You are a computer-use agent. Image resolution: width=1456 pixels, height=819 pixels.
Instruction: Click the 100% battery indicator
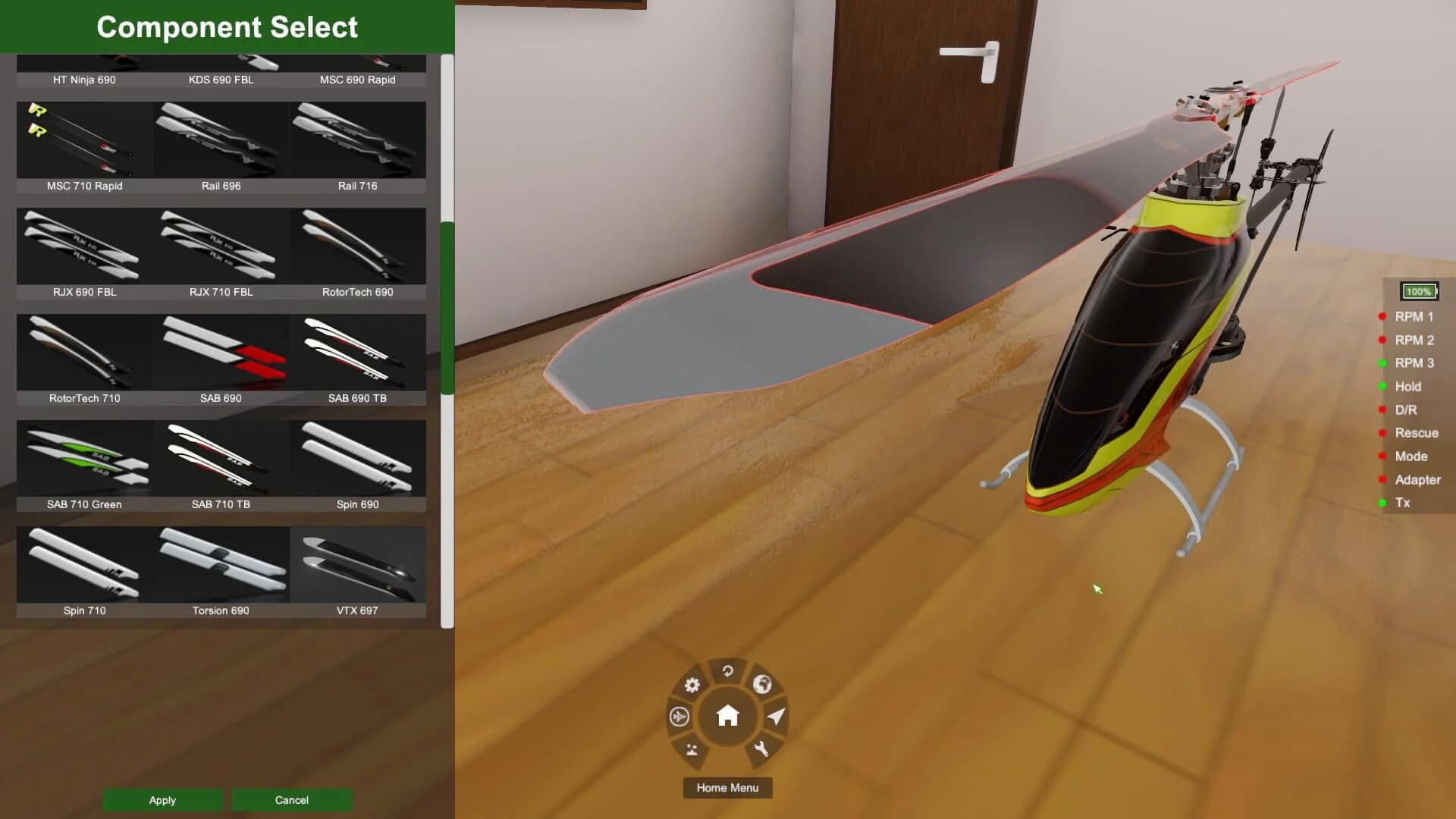(1418, 291)
